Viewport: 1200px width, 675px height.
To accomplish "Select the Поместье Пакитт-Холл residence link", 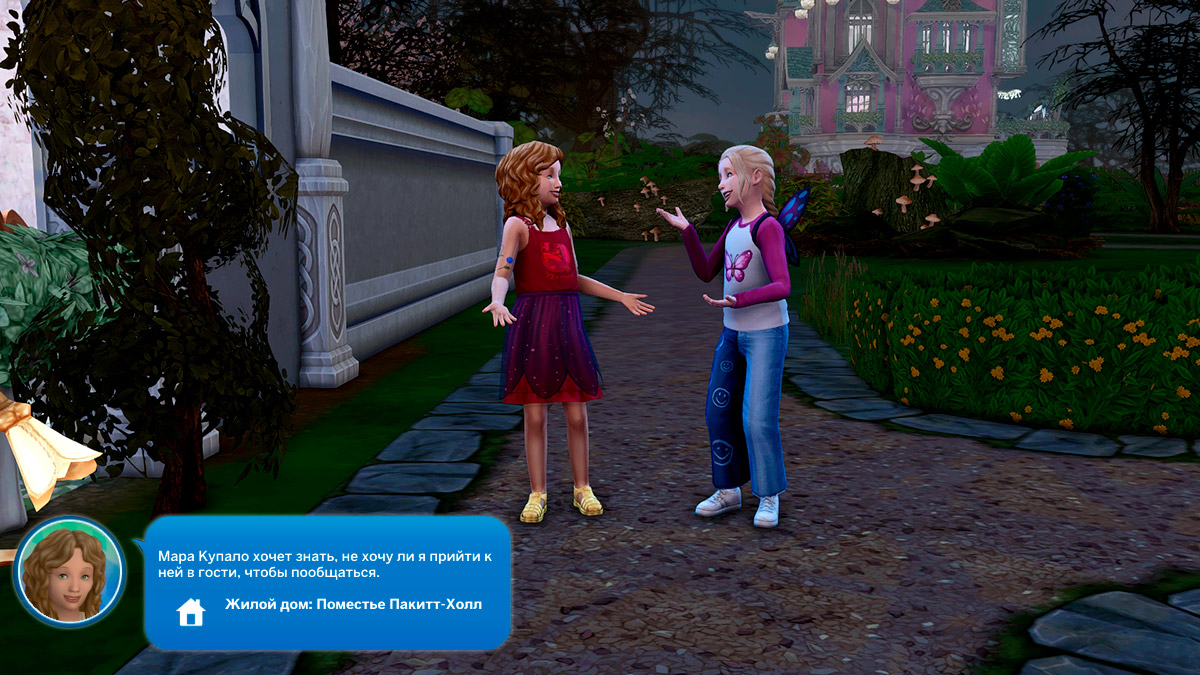I will [353, 605].
